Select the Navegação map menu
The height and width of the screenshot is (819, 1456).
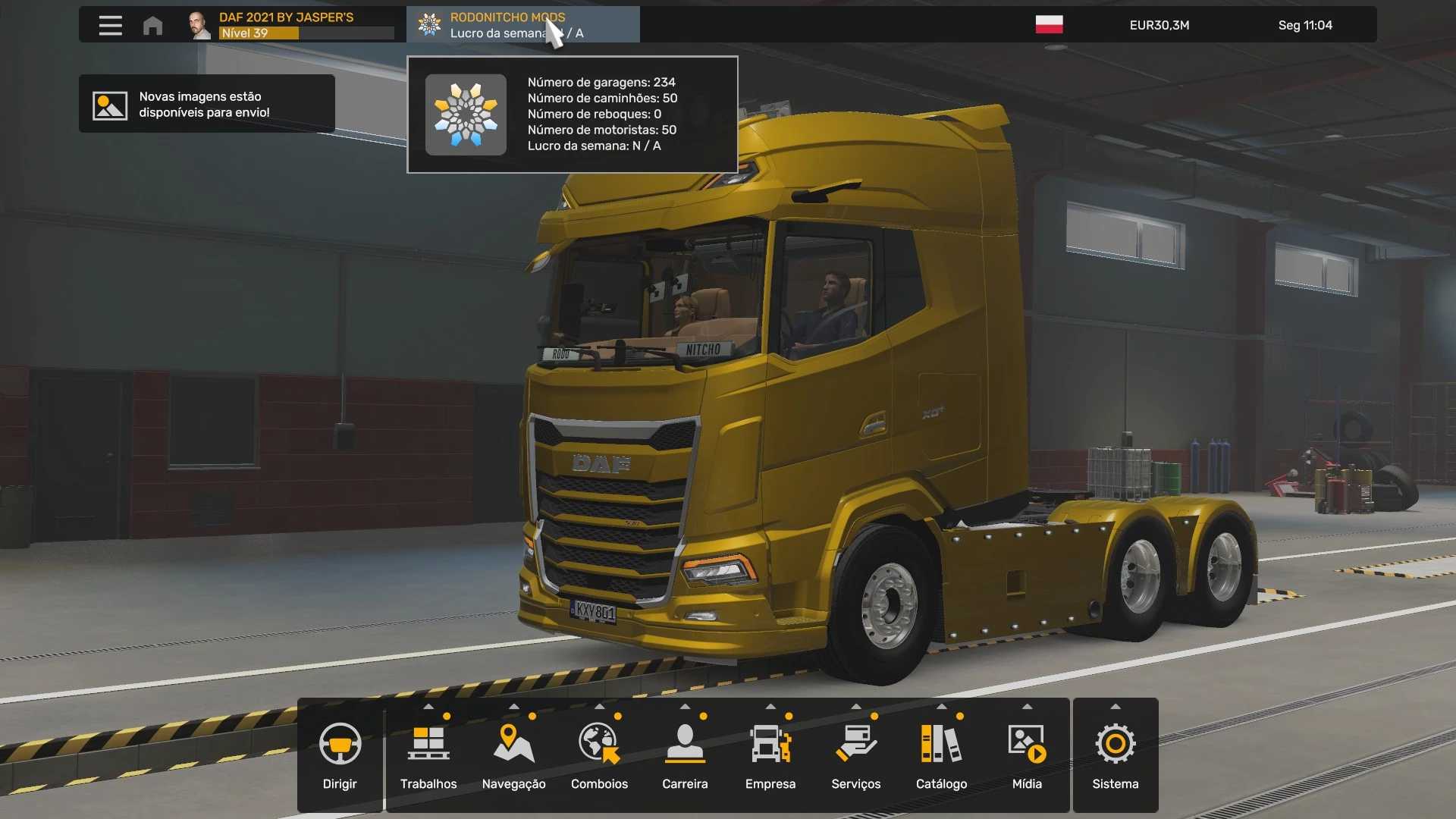513,755
